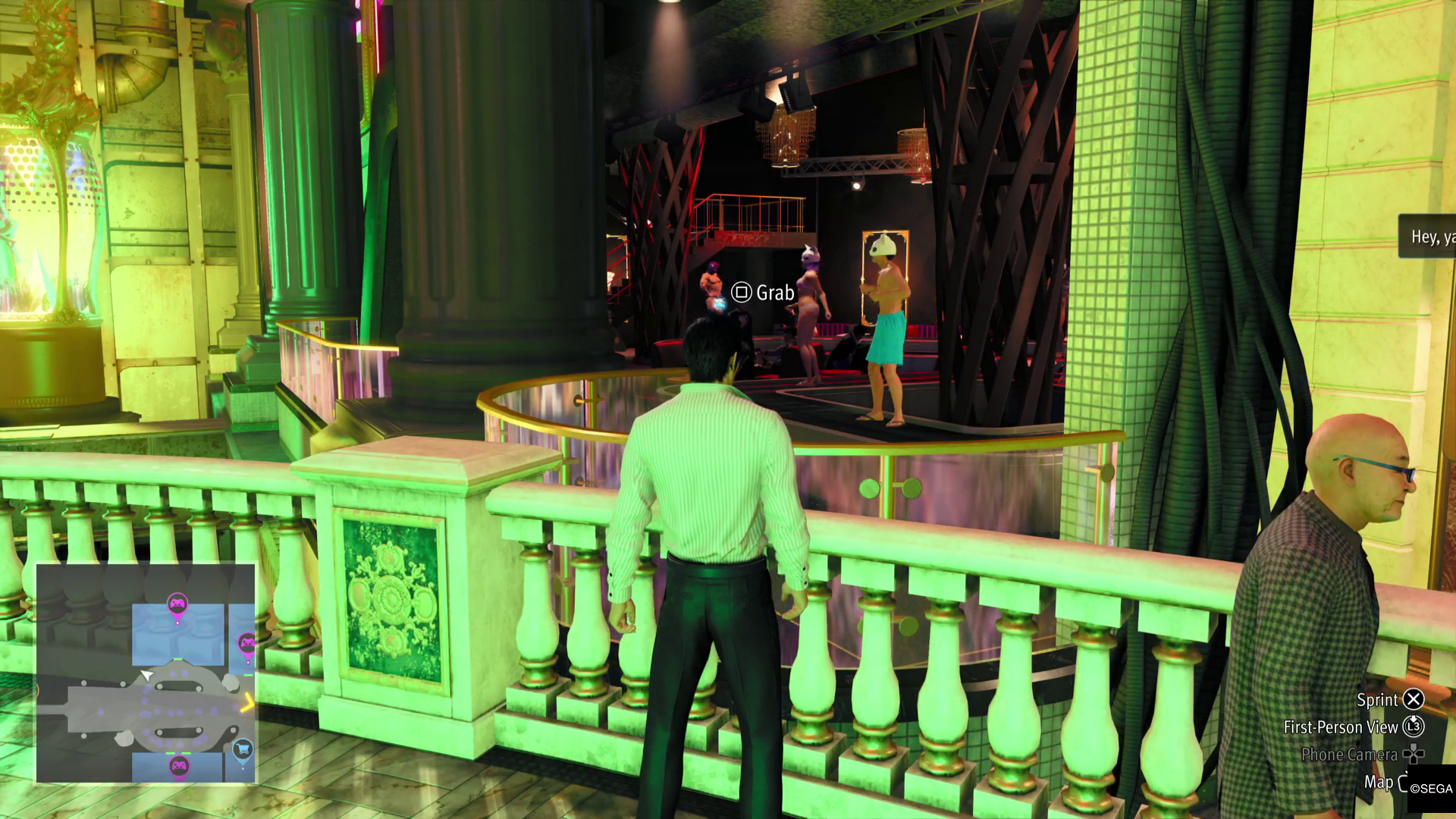
Task: Select the white player arrow on the minimap
Action: (147, 674)
